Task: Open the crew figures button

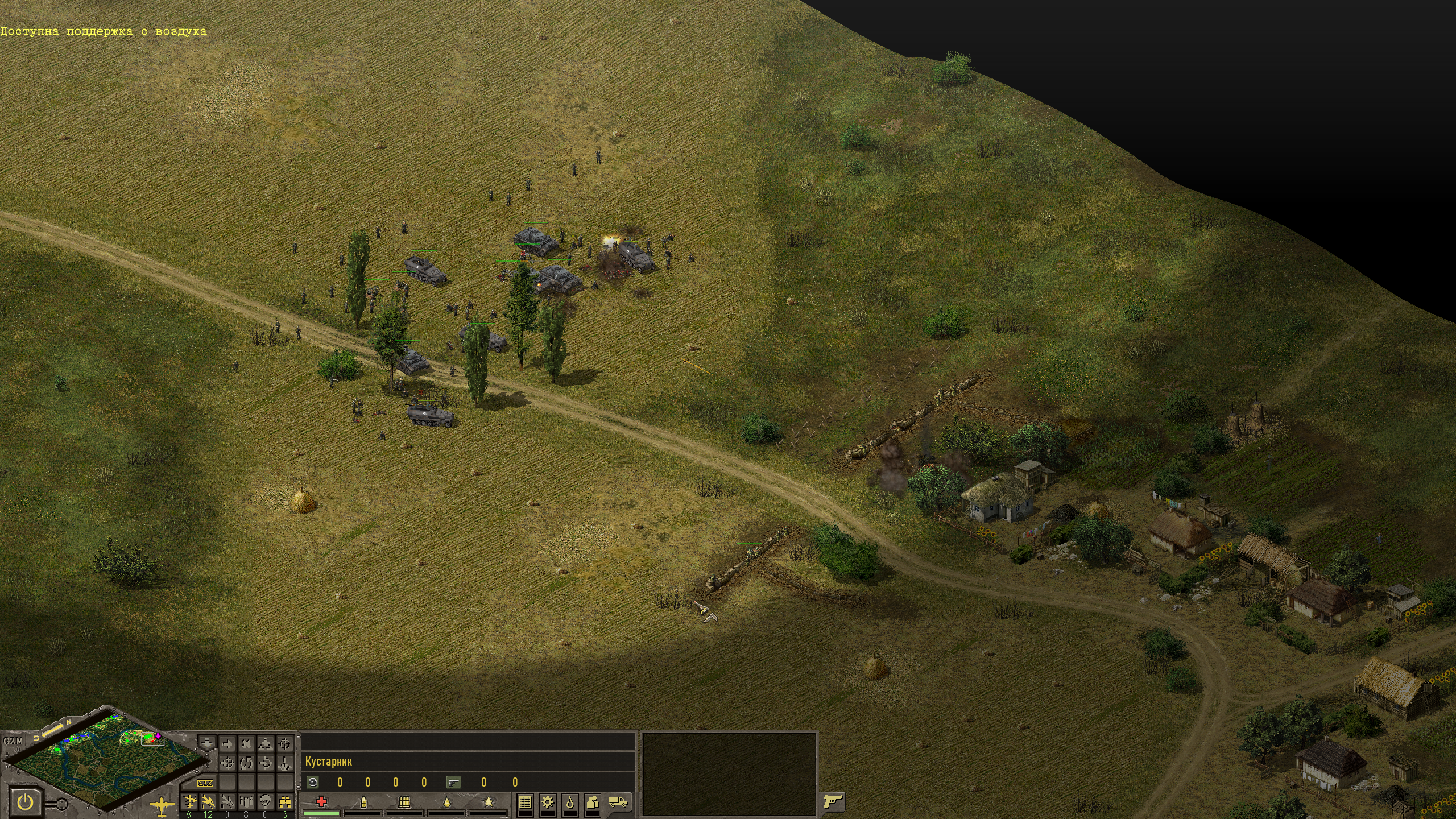Action: coord(593,803)
